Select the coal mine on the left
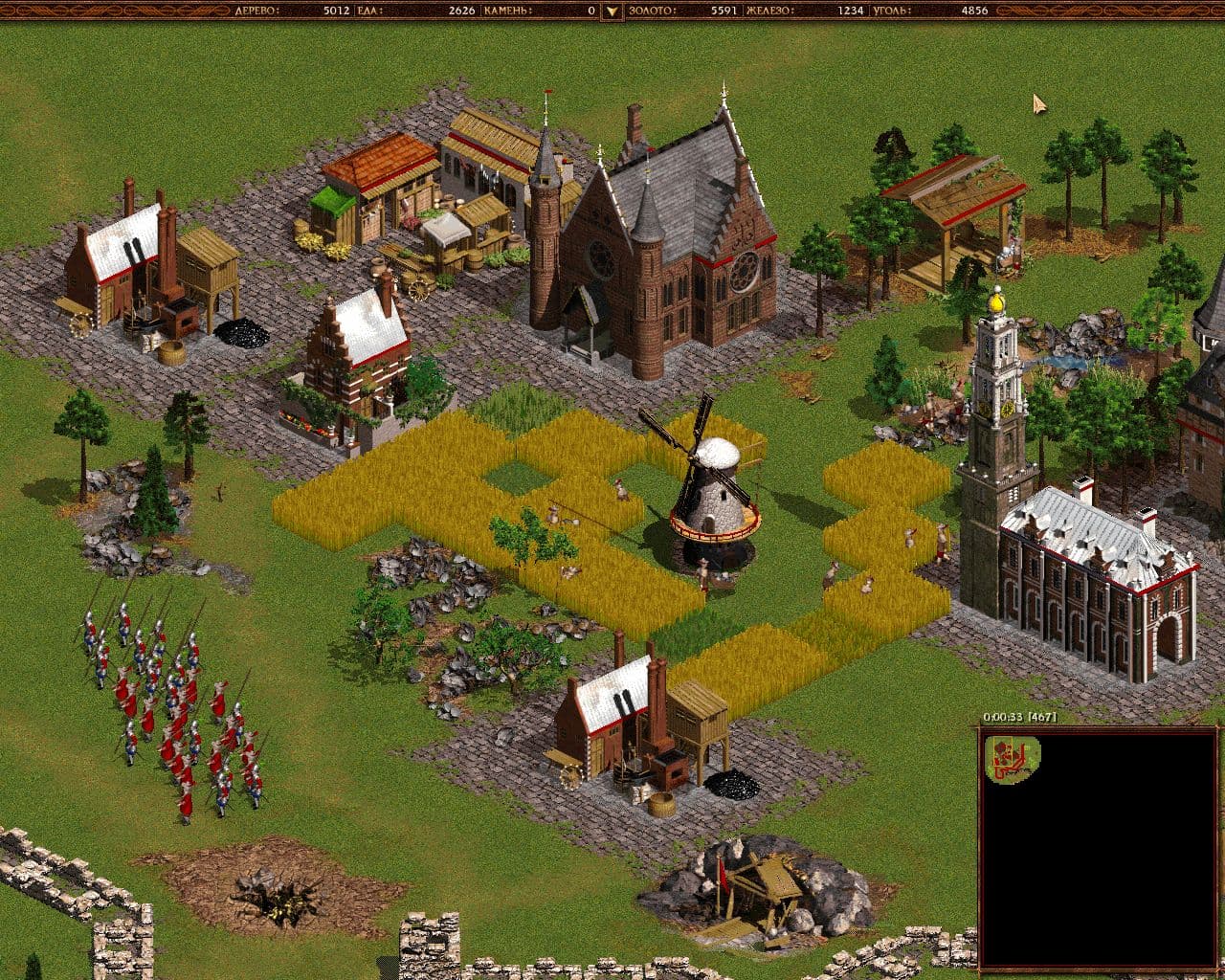The height and width of the screenshot is (980, 1225). (x=144, y=278)
